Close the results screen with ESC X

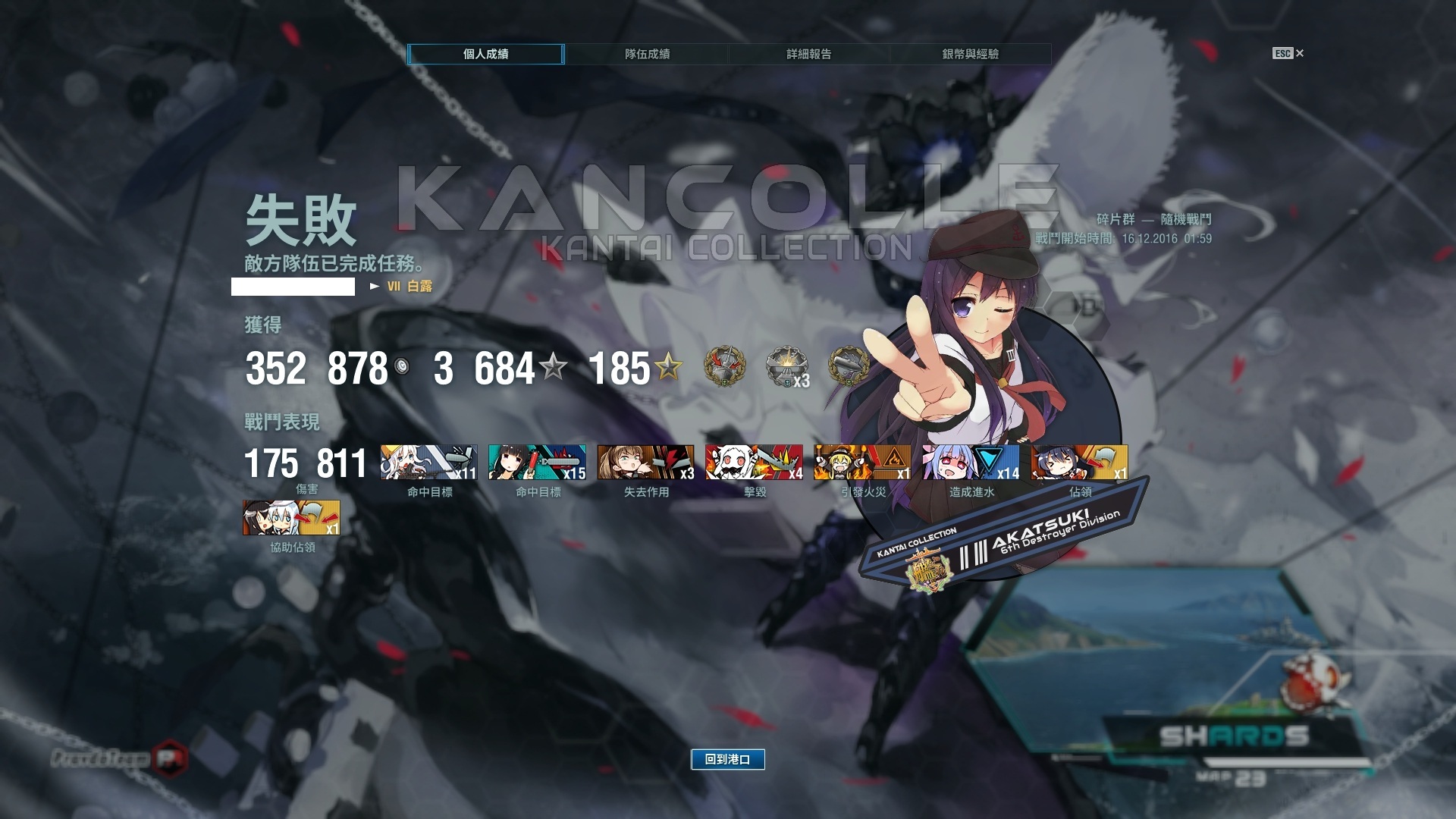pos(1288,53)
